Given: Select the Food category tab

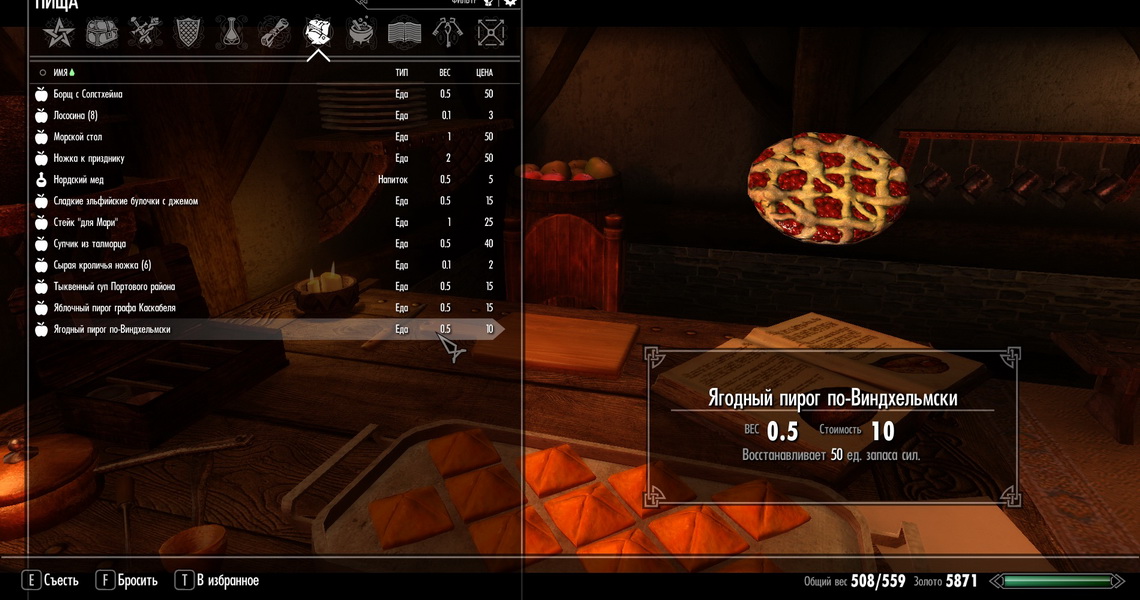Looking at the screenshot, I should pos(318,34).
